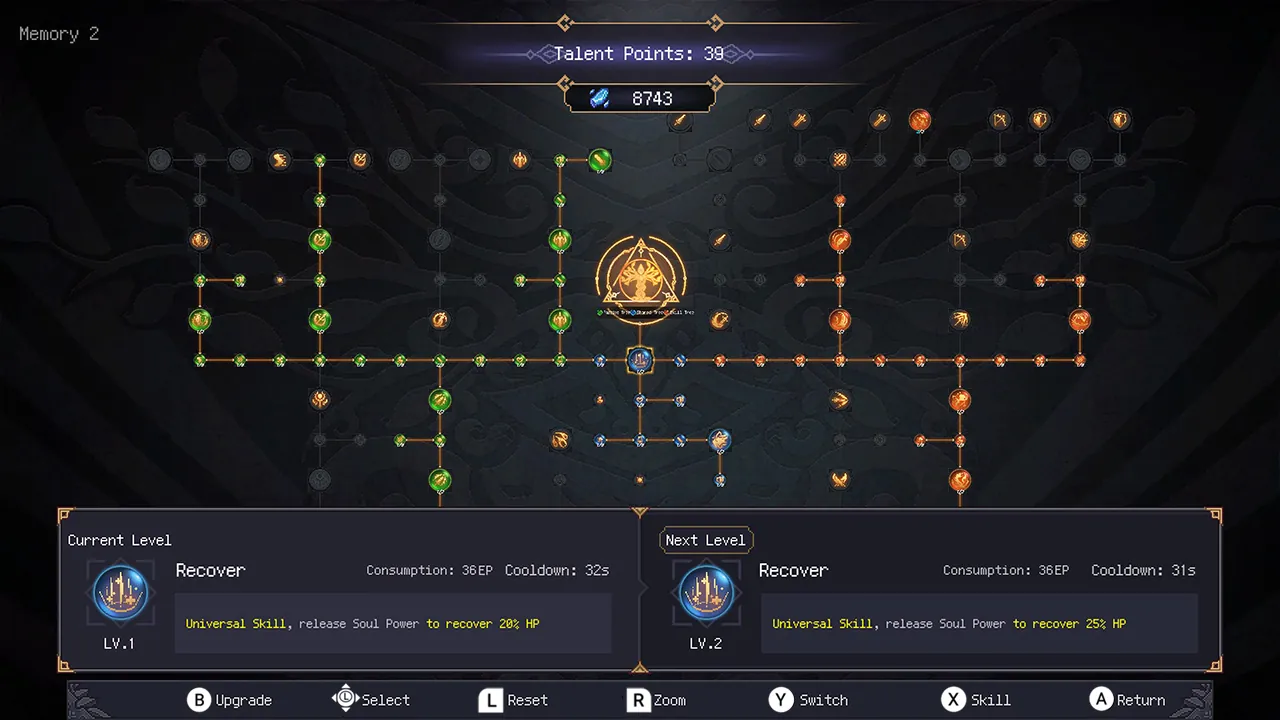Click the LV.2 Recover skill icon
The image size is (1280, 720).
coord(706,592)
